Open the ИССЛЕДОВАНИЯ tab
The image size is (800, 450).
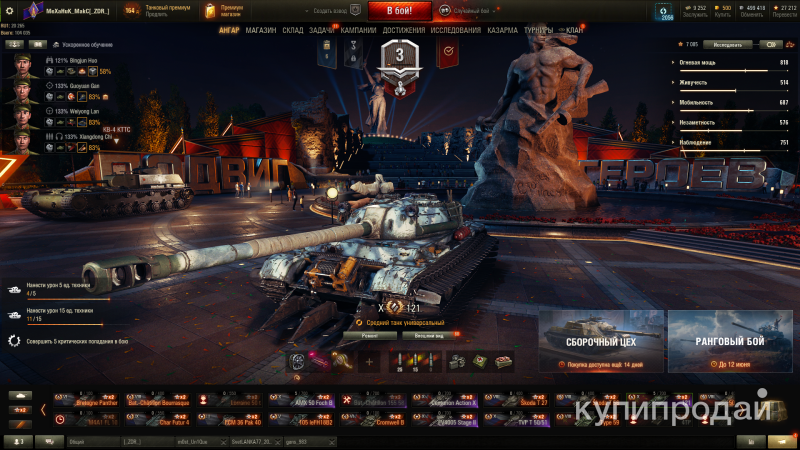tap(456, 31)
